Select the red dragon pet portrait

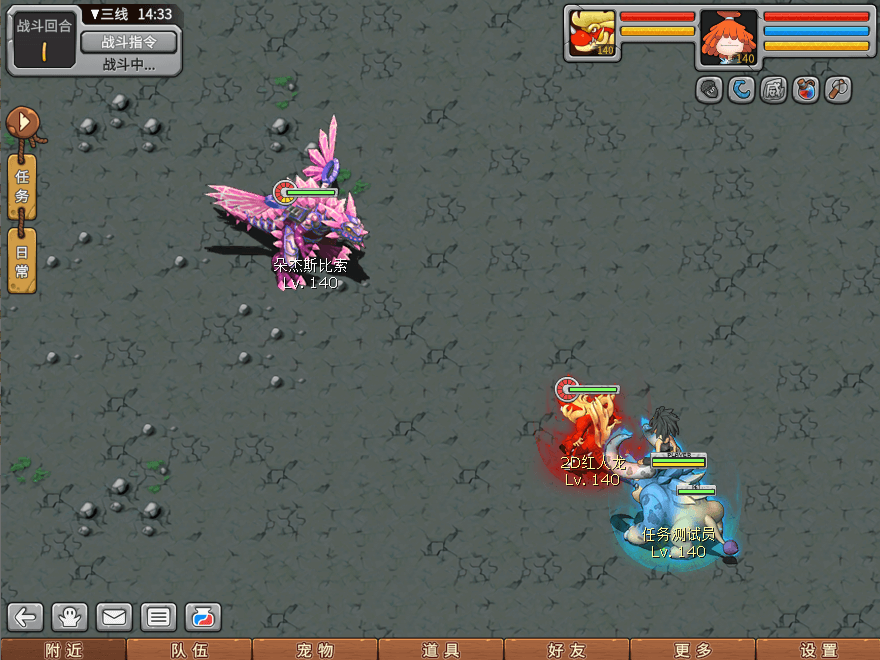[x=591, y=33]
